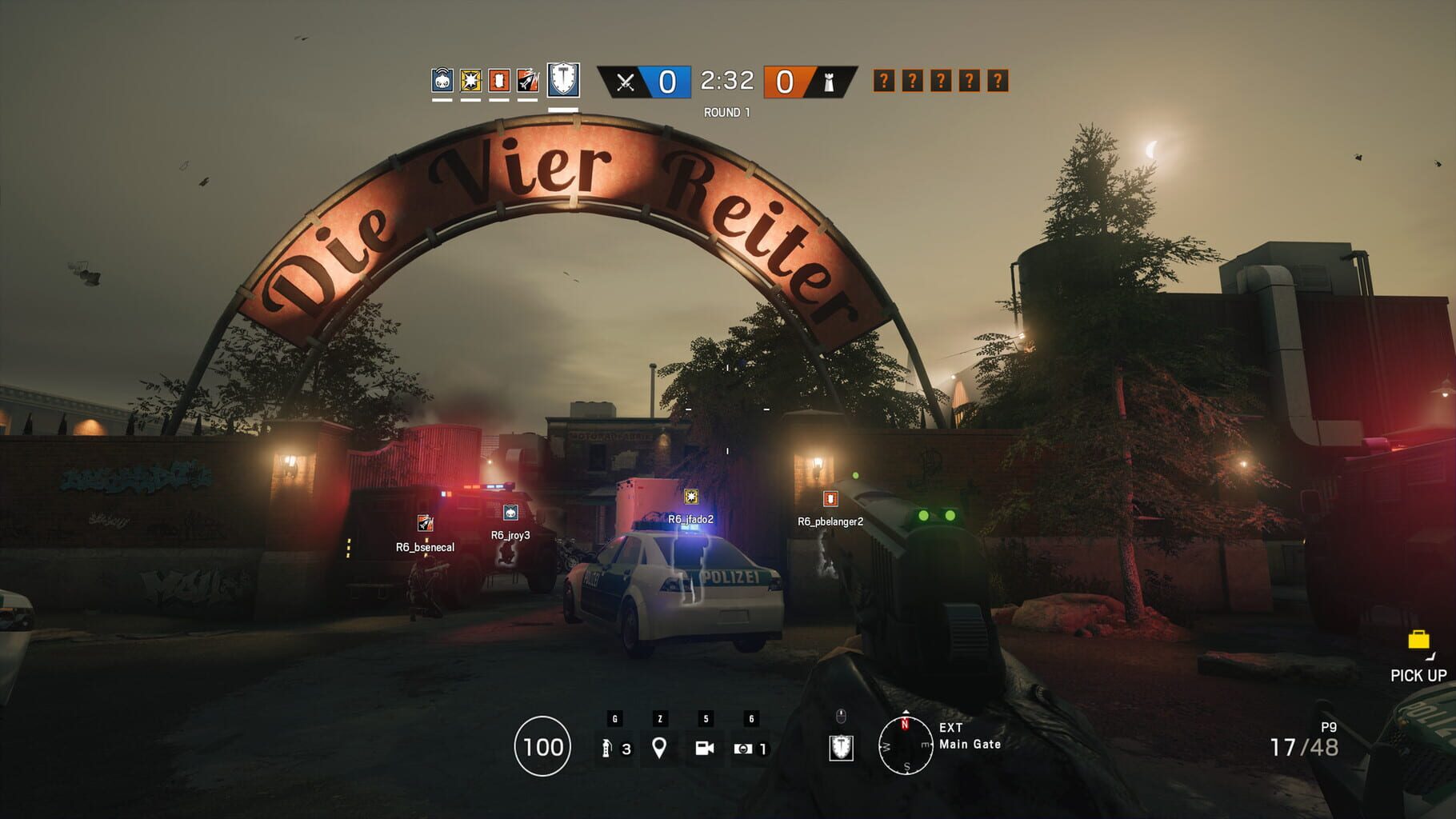Image resolution: width=1456 pixels, height=819 pixels.
Task: Click the first enemy question mark icon
Action: click(882, 81)
